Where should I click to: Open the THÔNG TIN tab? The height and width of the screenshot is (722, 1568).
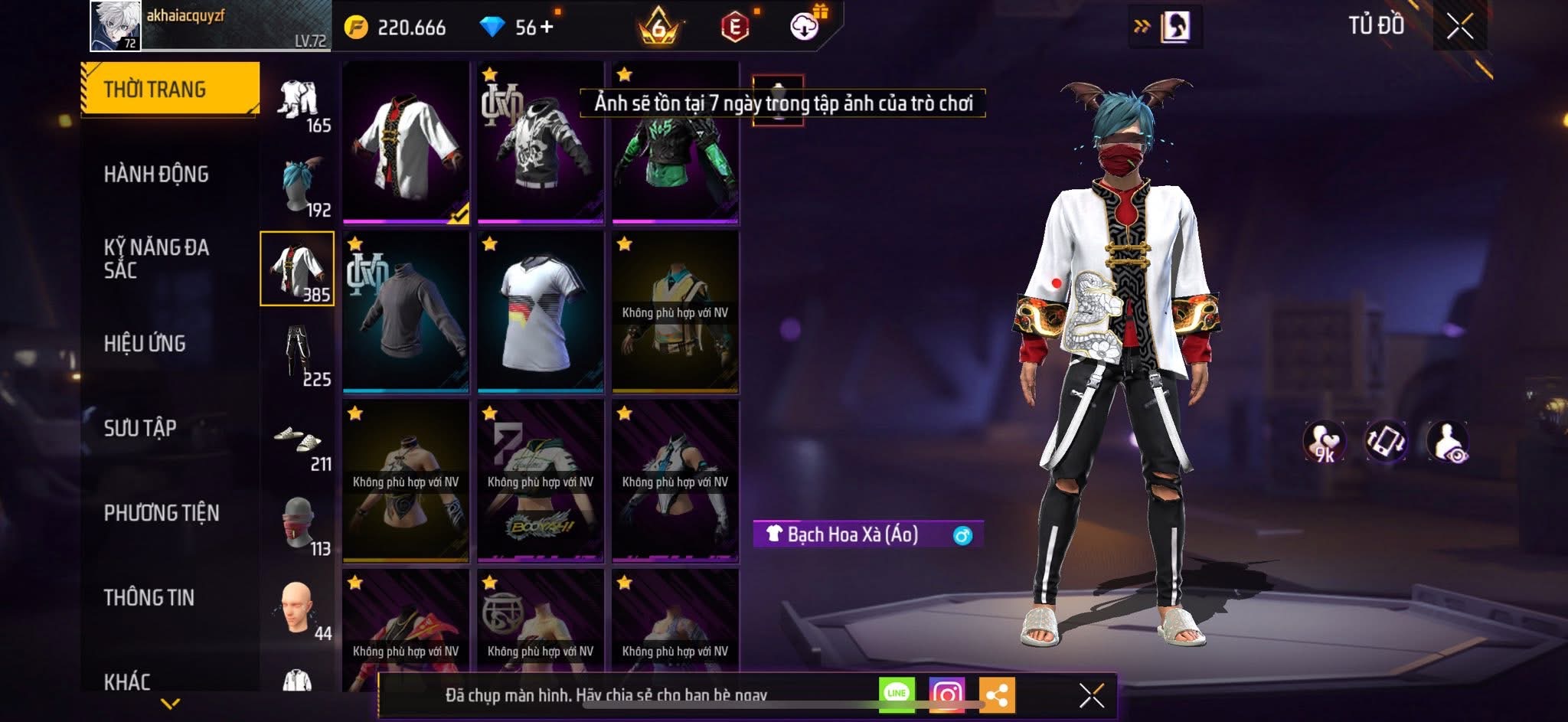149,598
